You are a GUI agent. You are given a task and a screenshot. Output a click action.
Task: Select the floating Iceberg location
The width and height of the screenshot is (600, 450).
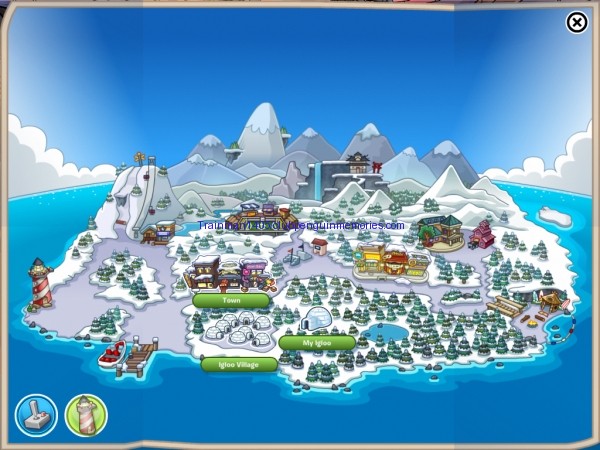[556, 216]
